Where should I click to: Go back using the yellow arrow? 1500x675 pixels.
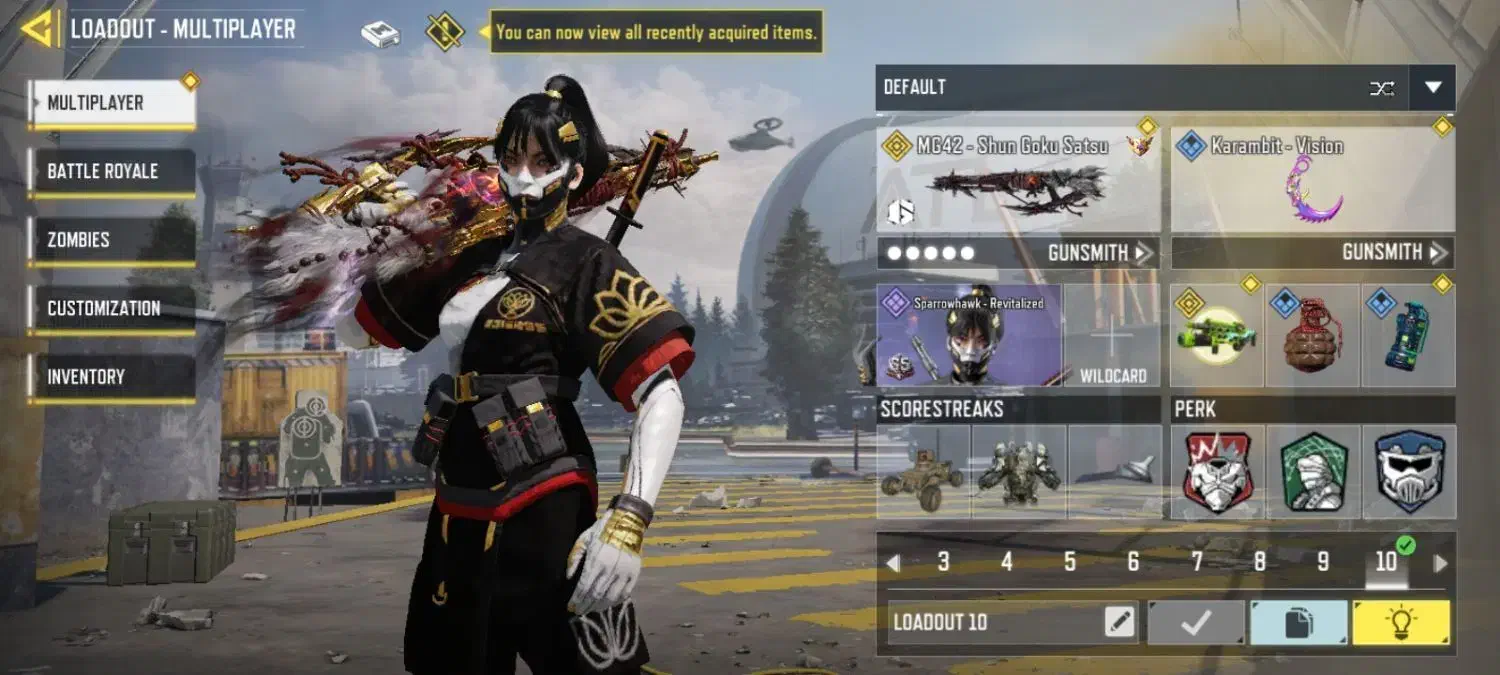tap(38, 29)
